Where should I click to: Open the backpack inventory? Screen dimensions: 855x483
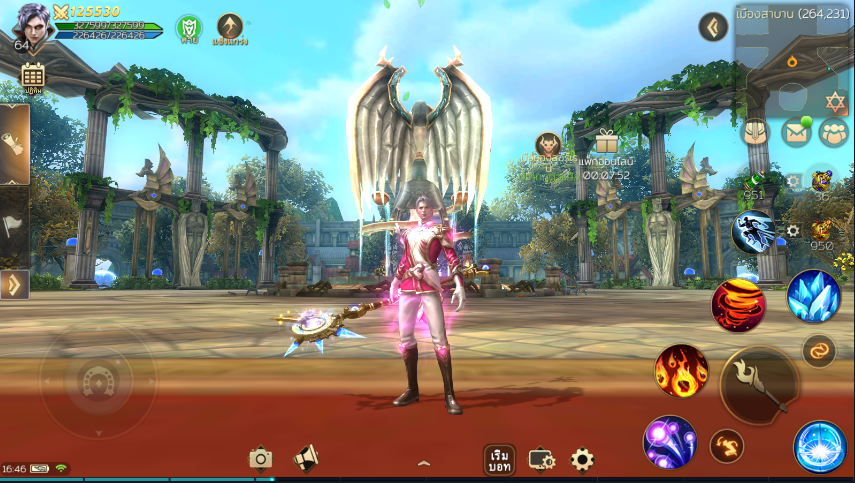click(755, 131)
